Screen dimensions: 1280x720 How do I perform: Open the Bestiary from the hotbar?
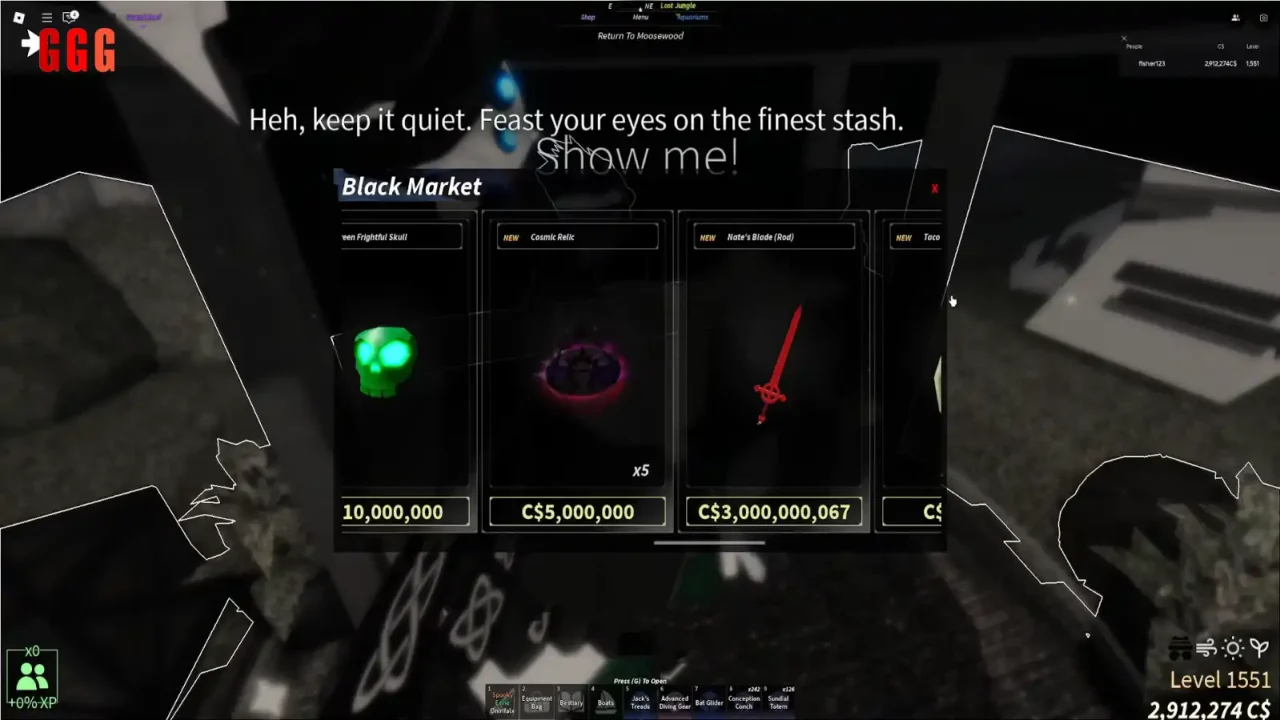571,701
